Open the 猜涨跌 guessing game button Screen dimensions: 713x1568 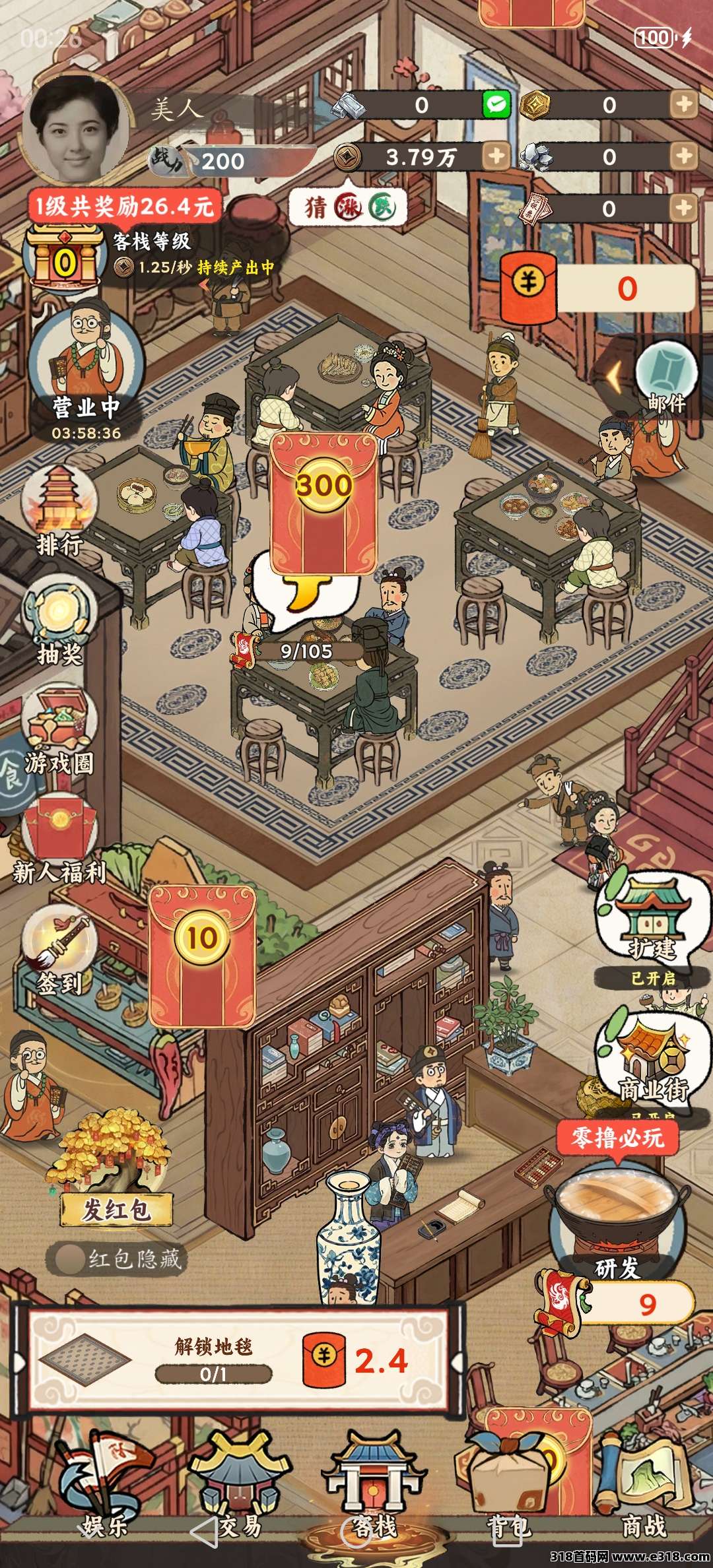[348, 208]
